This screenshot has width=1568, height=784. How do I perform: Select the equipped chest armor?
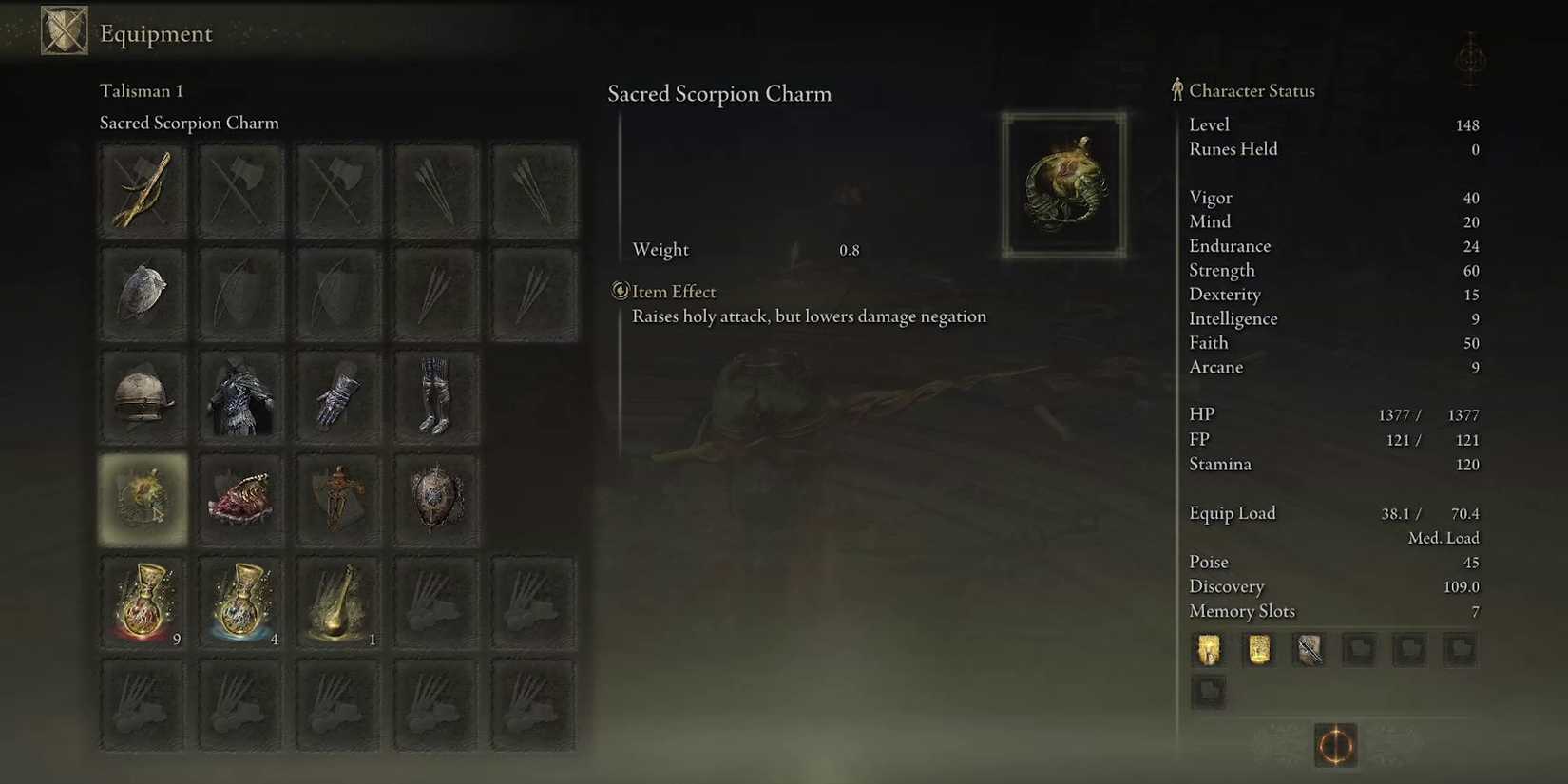click(x=240, y=395)
